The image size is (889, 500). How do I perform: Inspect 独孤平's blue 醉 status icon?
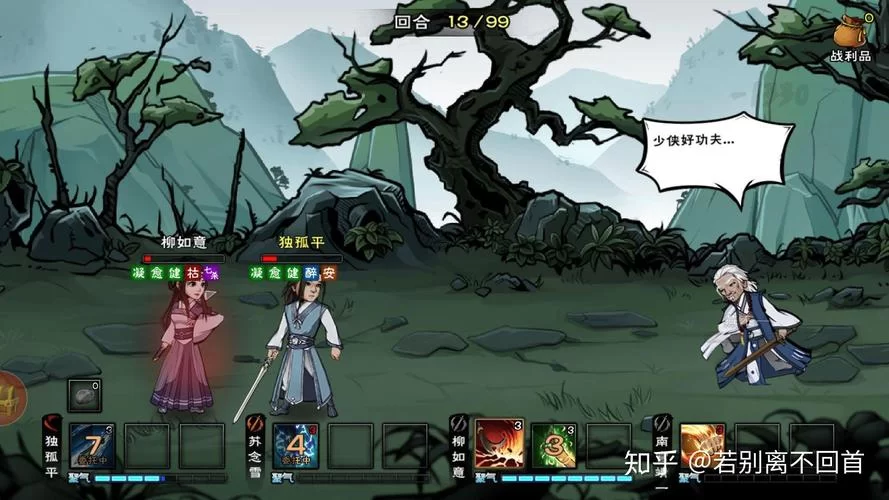click(x=311, y=272)
